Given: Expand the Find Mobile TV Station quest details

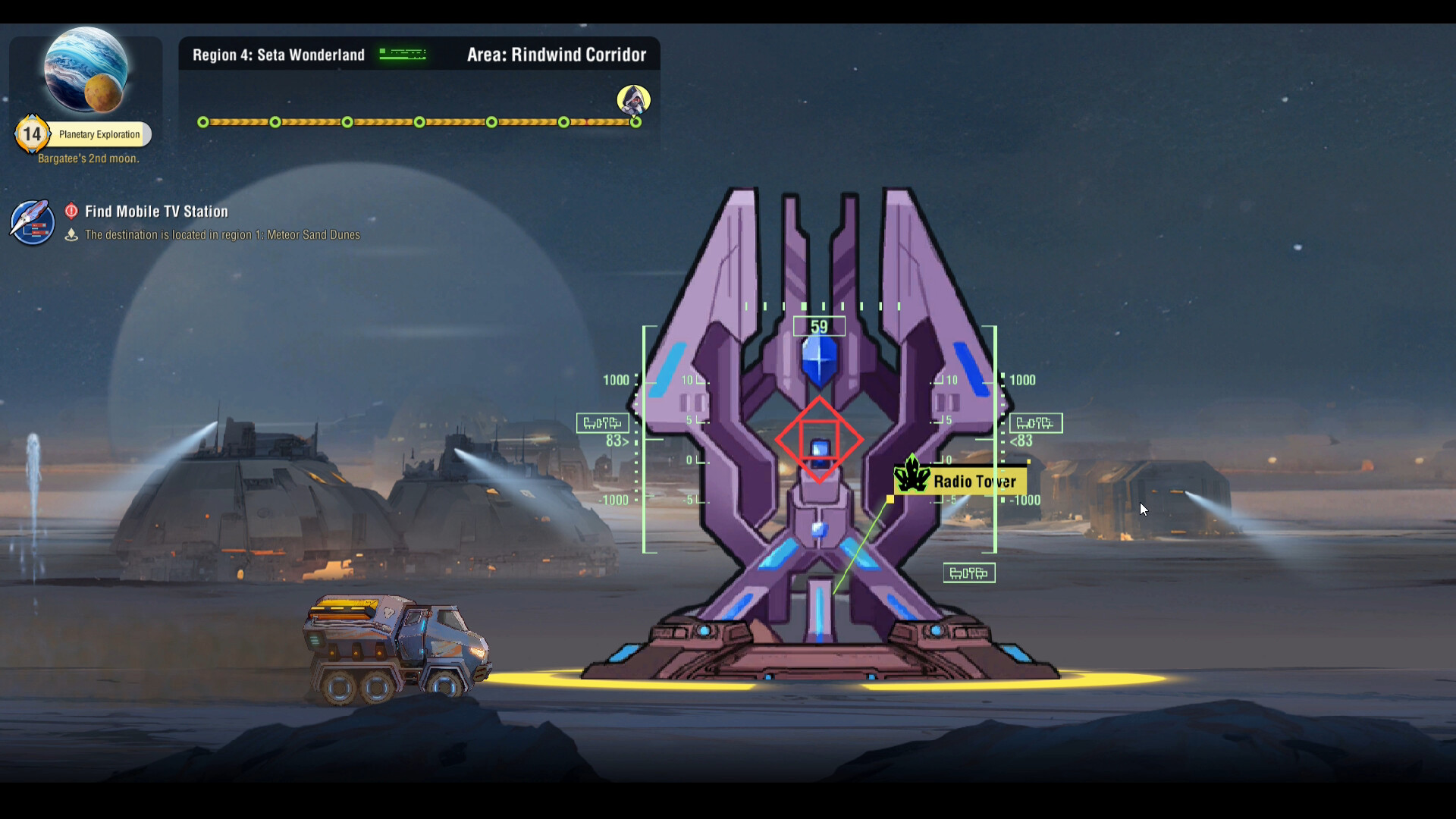Looking at the screenshot, I should point(155,212).
